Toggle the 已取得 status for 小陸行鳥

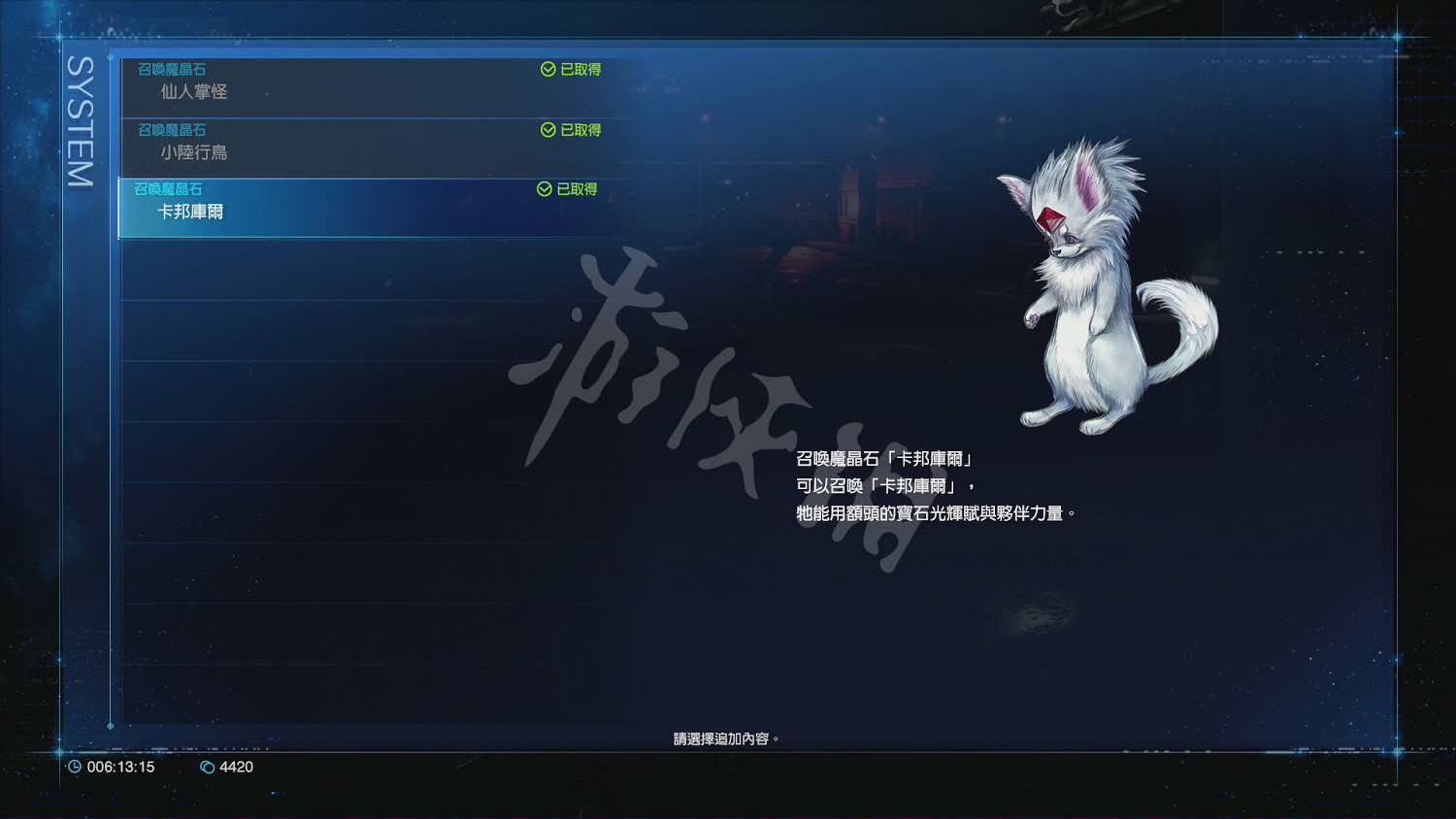point(571,129)
